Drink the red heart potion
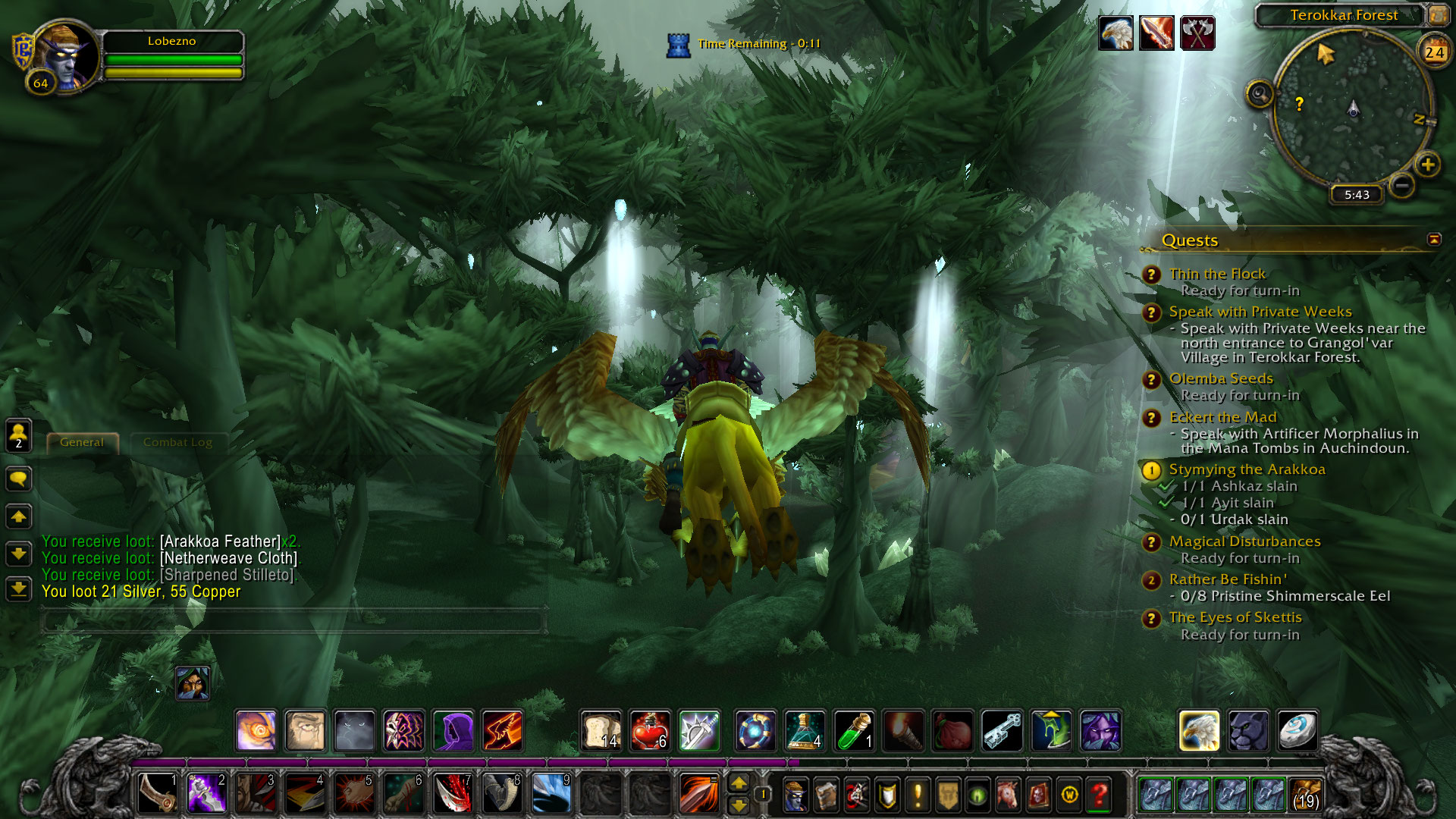 tap(650, 731)
